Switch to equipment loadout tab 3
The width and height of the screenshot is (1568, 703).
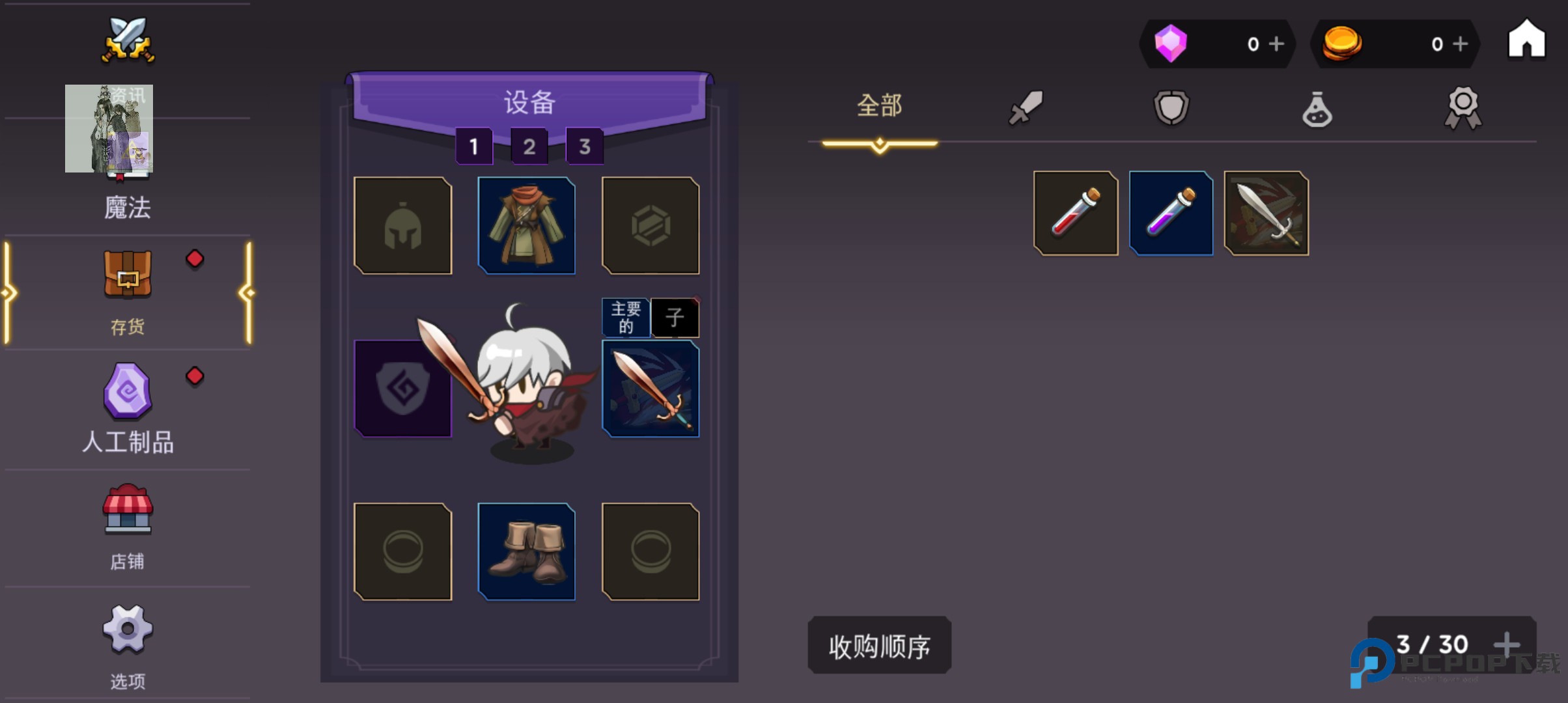(x=585, y=146)
